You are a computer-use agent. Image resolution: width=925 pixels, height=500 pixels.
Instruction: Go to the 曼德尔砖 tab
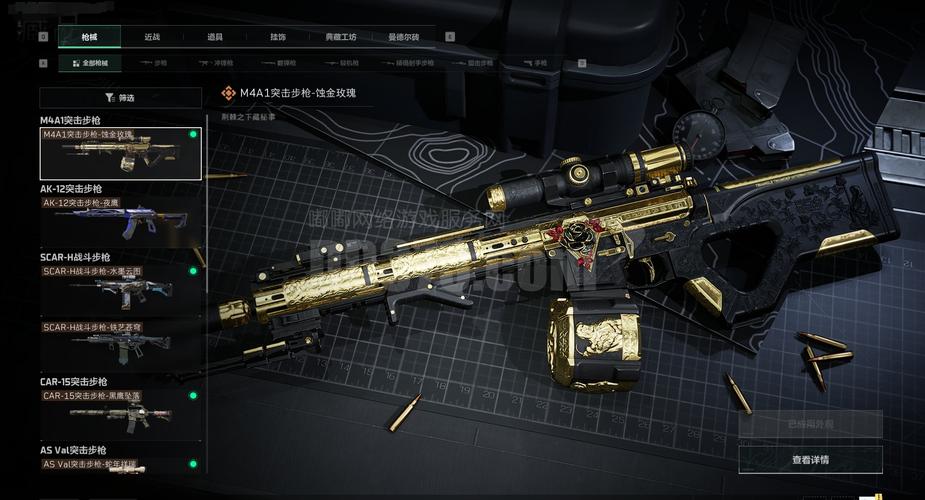403,37
